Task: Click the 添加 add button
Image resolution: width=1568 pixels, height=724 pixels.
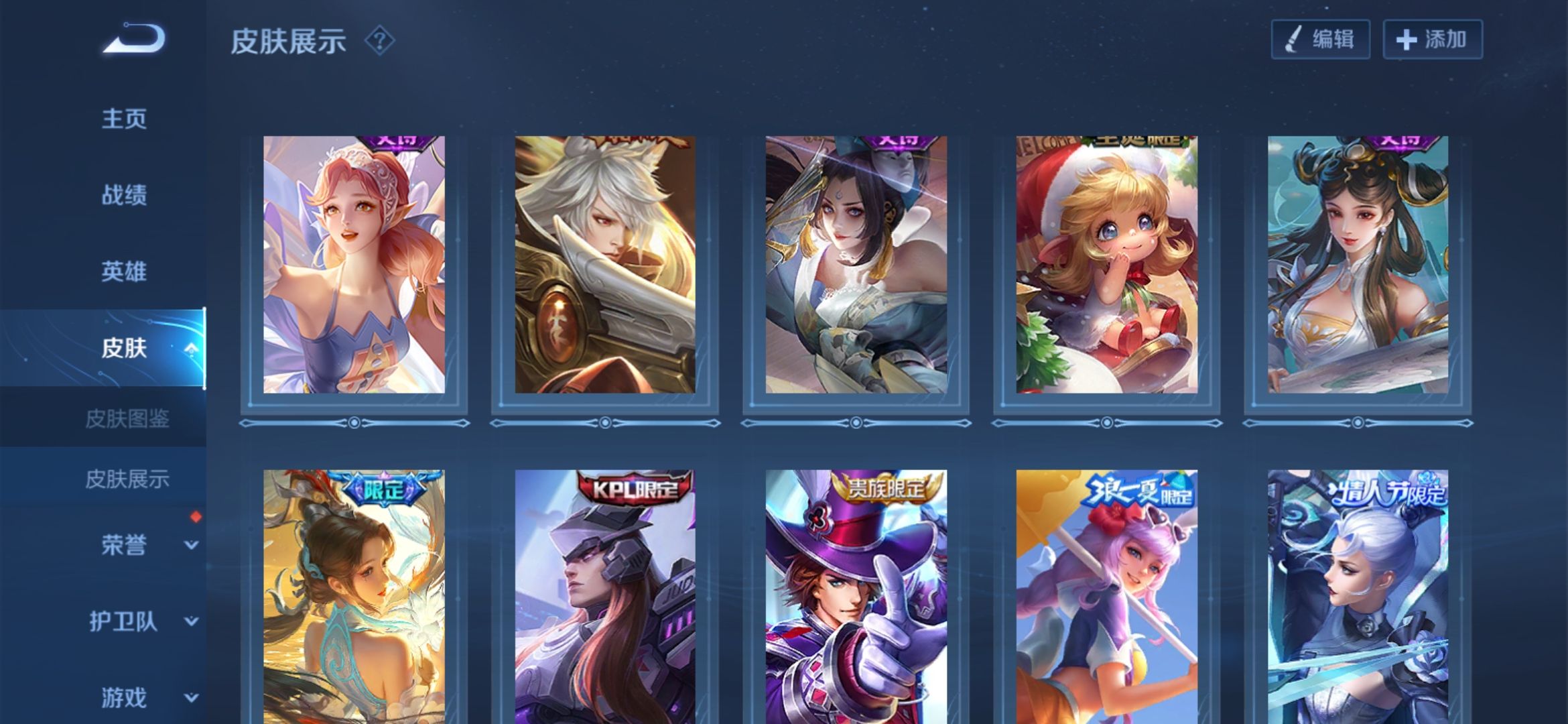Action: [1433, 40]
